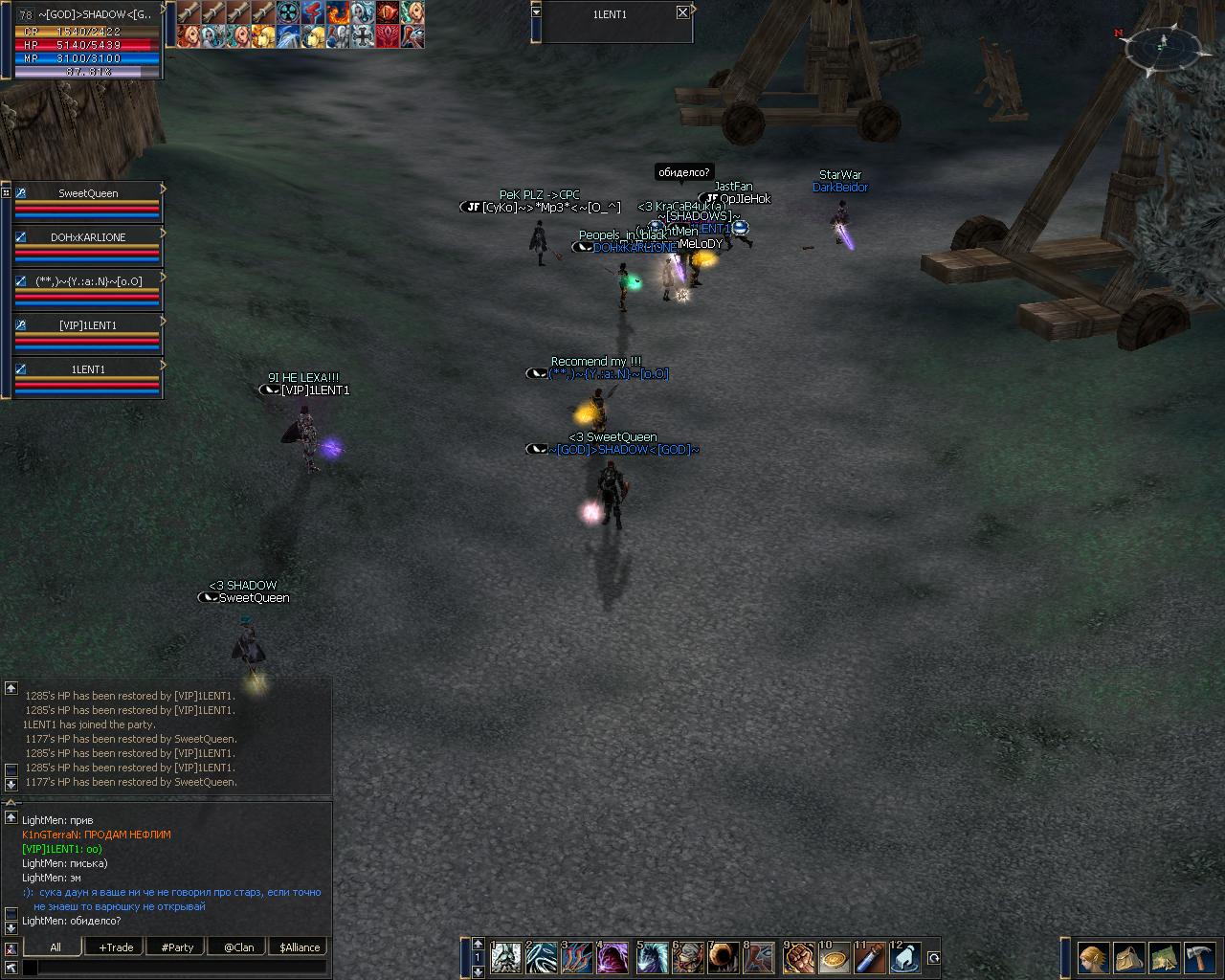Open the inventory bag icon
The width and height of the screenshot is (1225, 980).
click(x=1128, y=957)
